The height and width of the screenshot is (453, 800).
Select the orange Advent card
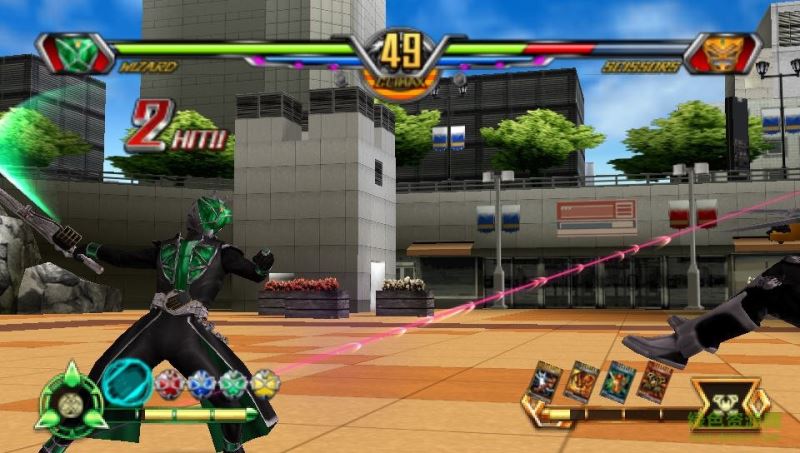point(581,381)
